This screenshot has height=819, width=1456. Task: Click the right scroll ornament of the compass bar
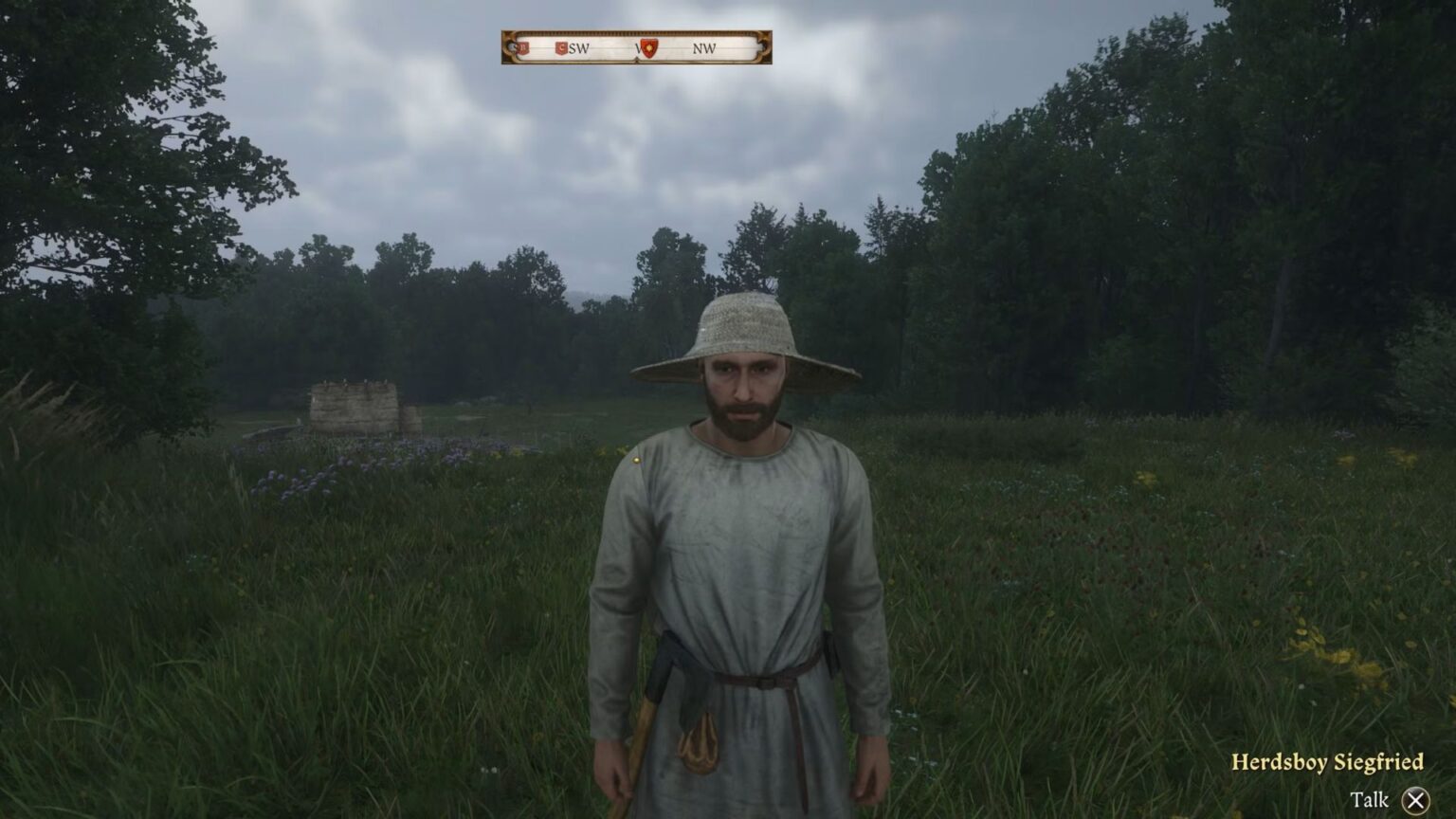click(763, 47)
